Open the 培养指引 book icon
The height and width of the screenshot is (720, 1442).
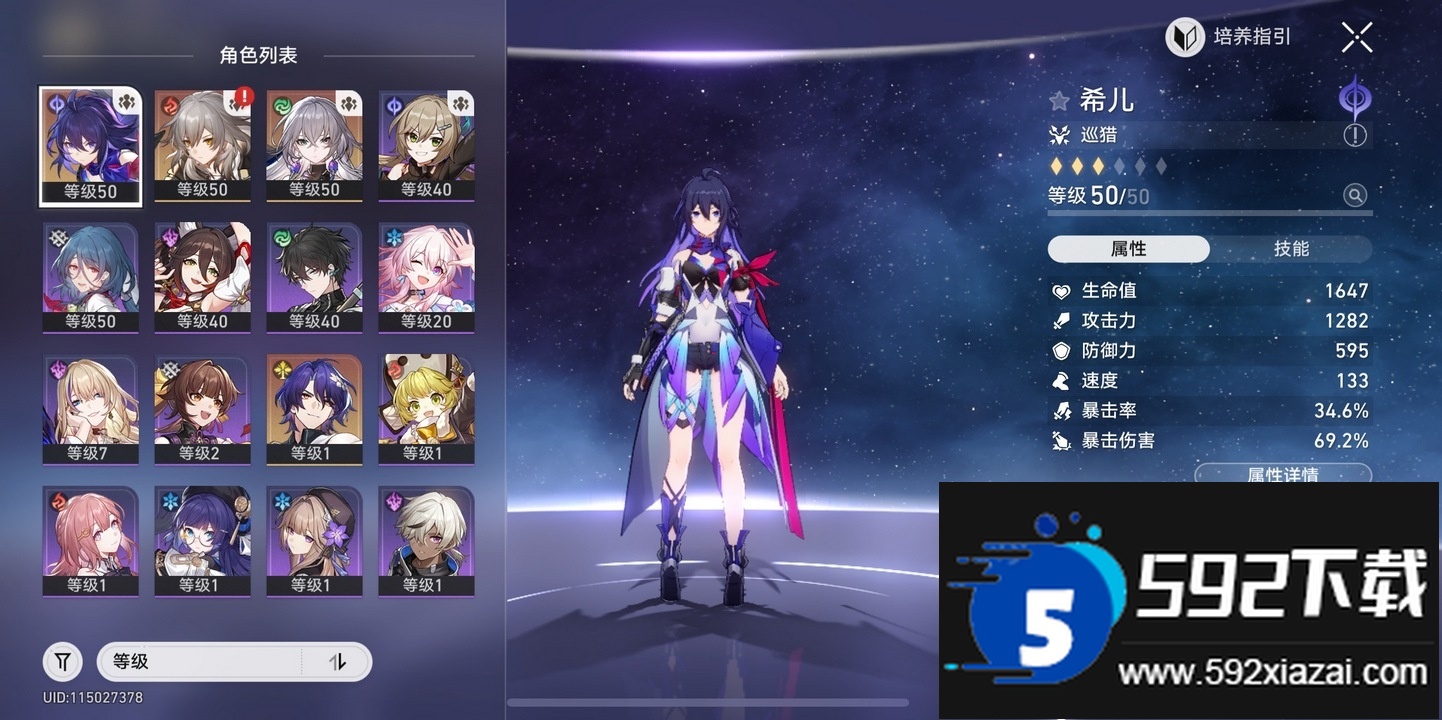click(1184, 37)
